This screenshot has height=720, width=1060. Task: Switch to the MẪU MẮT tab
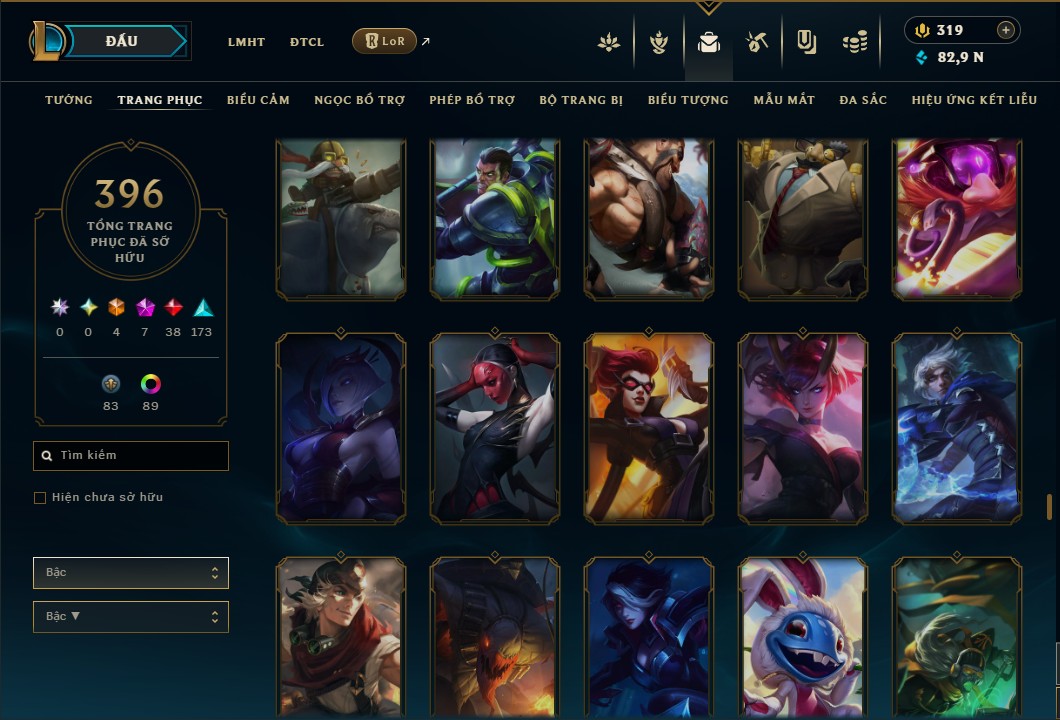click(x=784, y=100)
